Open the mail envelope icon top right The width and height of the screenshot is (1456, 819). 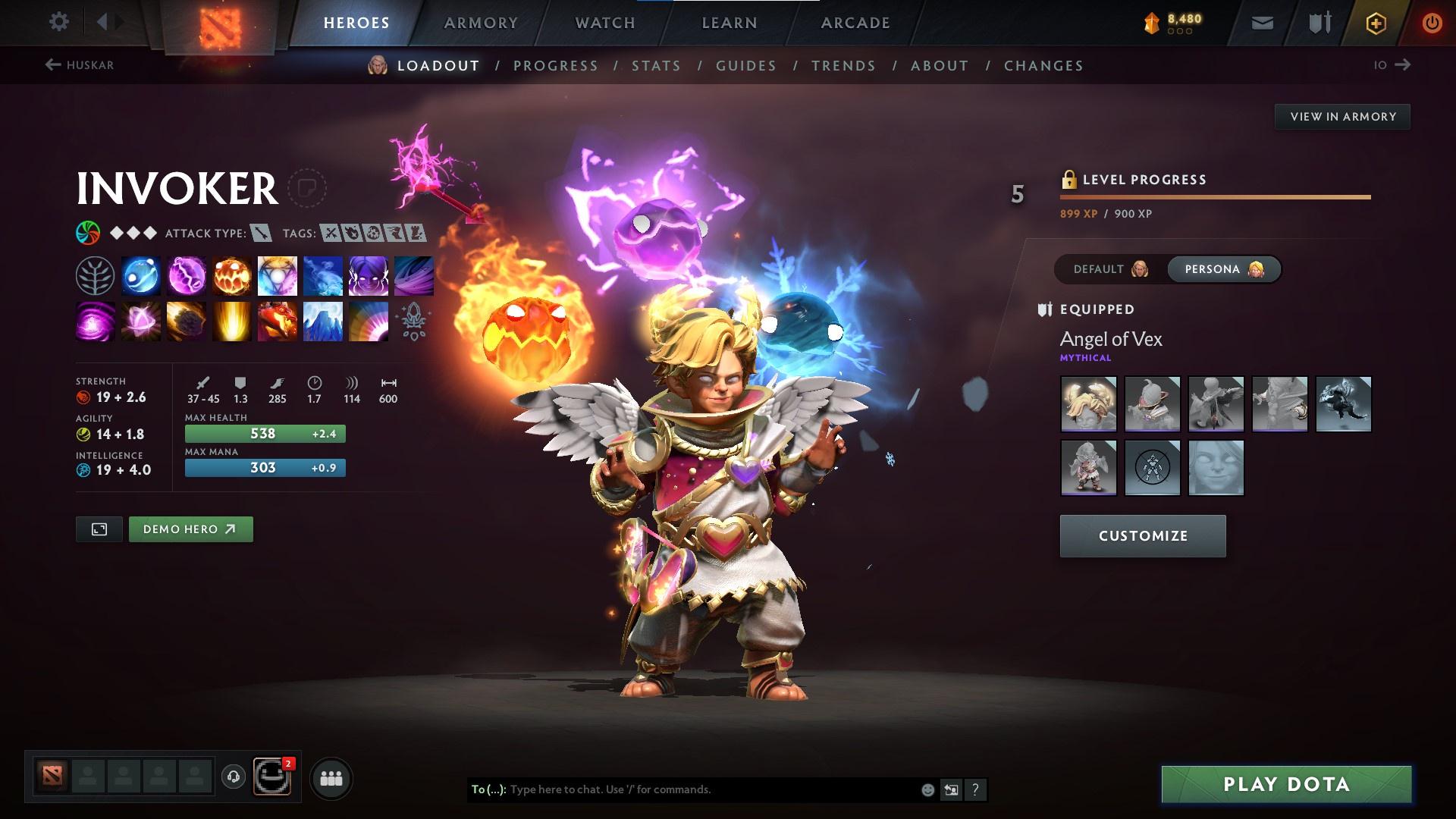(1261, 22)
